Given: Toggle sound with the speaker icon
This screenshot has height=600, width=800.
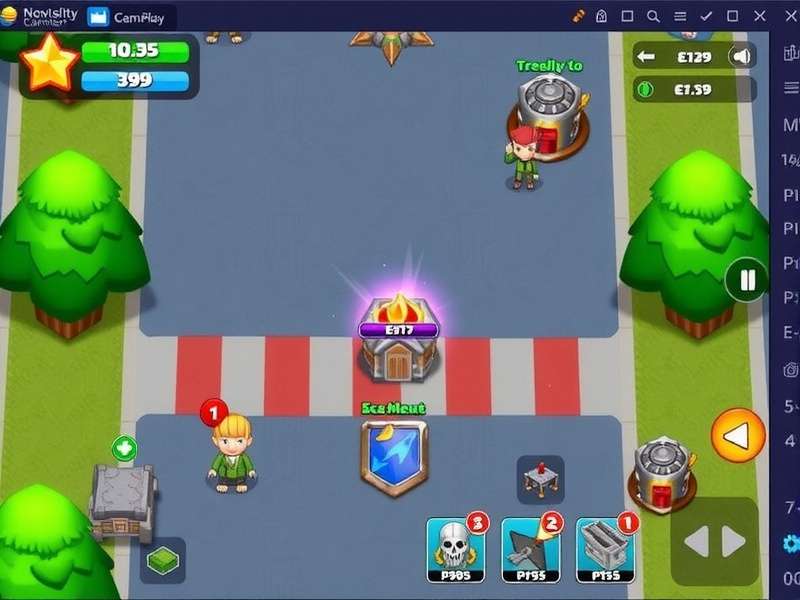Looking at the screenshot, I should tap(741, 57).
